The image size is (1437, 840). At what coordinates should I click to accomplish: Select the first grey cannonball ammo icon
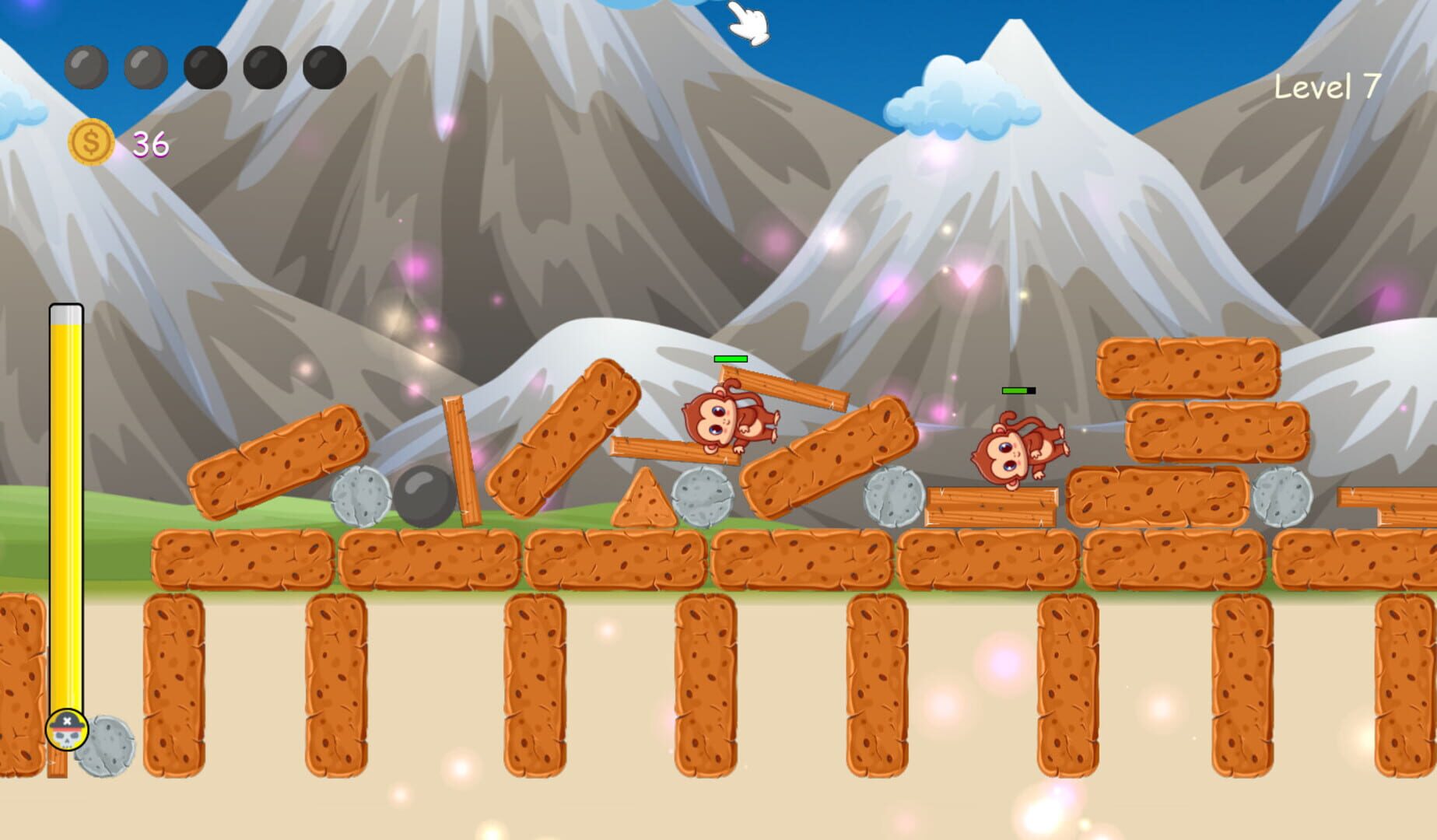86,66
